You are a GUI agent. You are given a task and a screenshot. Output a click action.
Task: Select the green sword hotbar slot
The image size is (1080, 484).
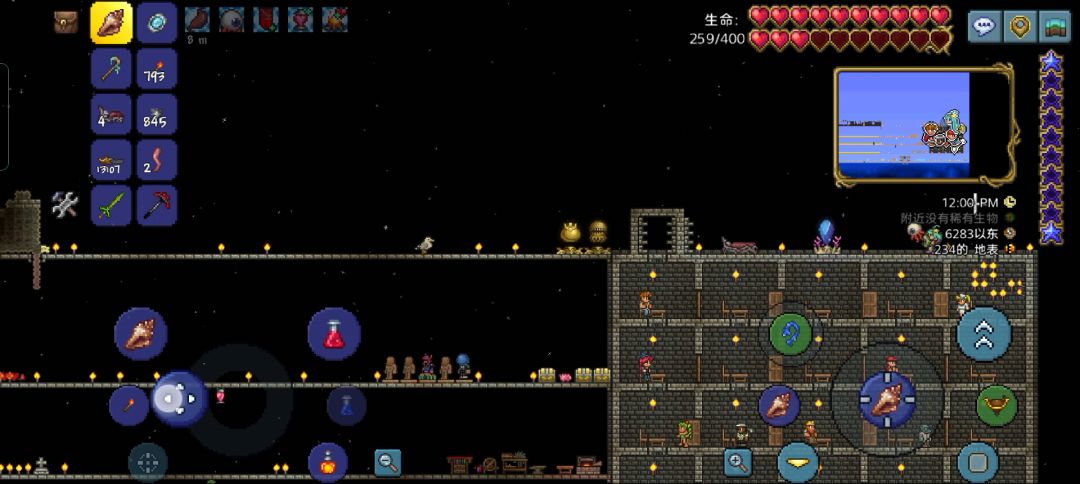tap(111, 205)
